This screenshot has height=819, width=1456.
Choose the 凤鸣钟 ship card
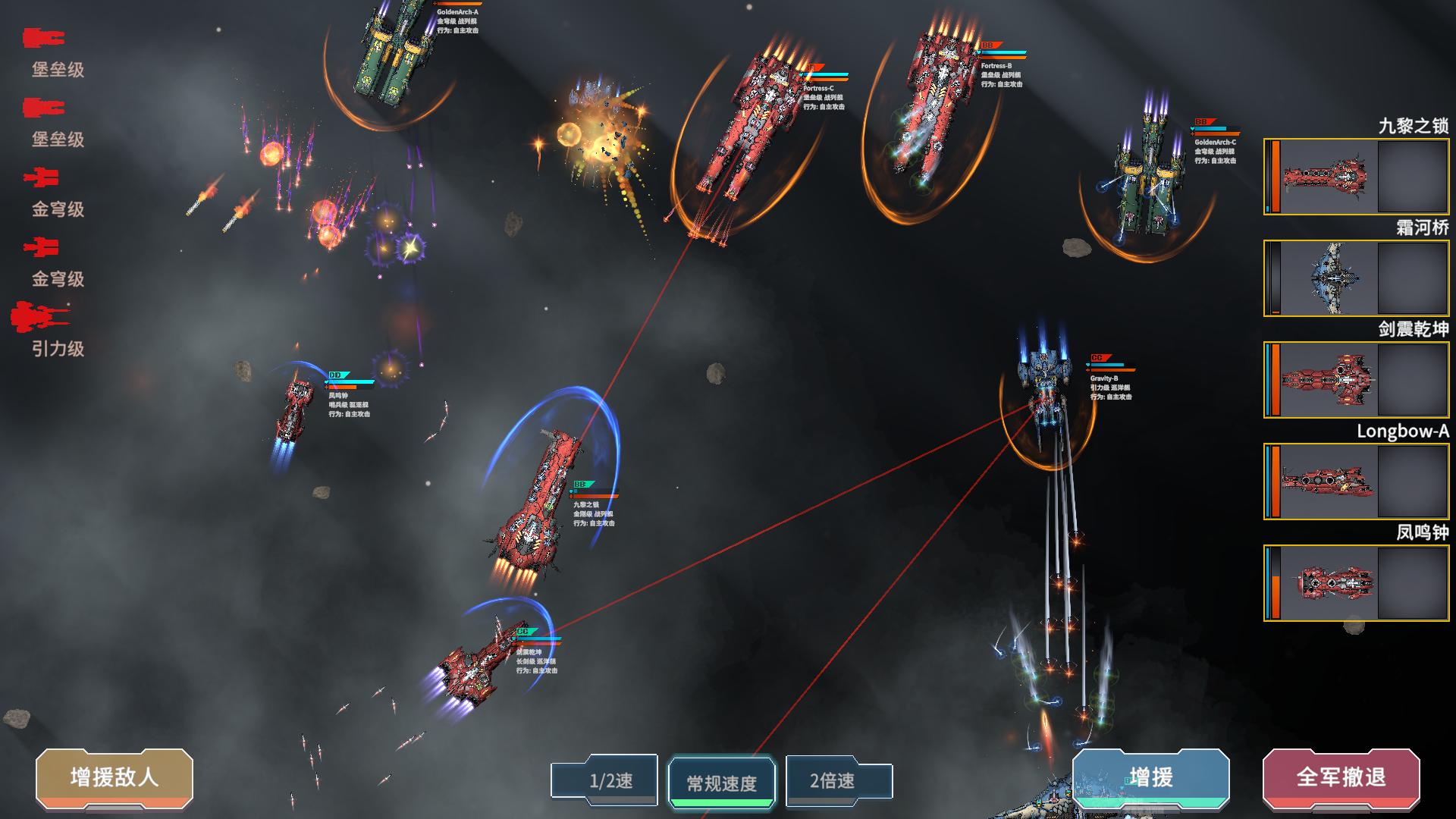[1356, 583]
